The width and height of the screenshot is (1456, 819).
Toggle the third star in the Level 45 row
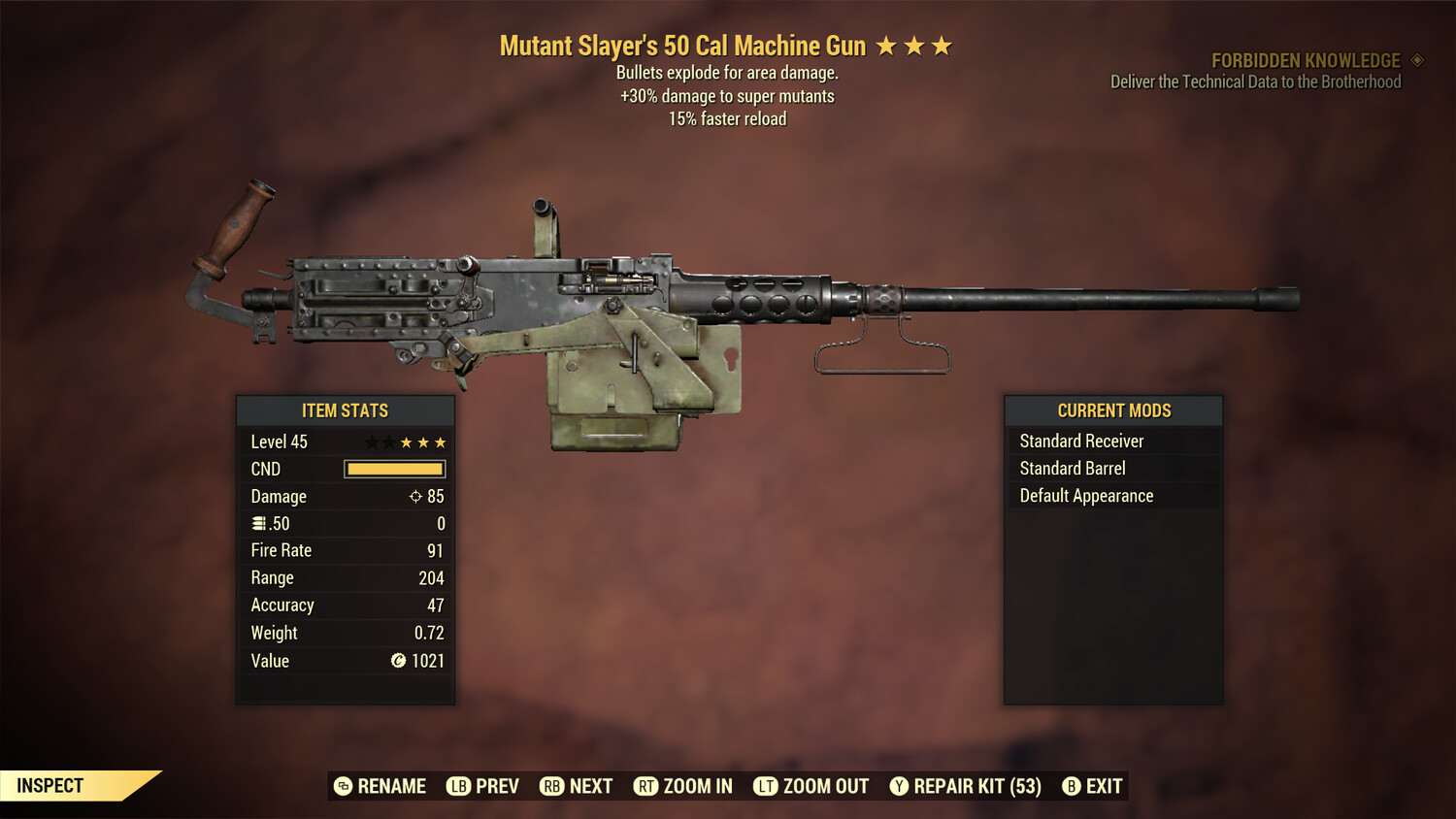pyautogui.click(x=405, y=442)
